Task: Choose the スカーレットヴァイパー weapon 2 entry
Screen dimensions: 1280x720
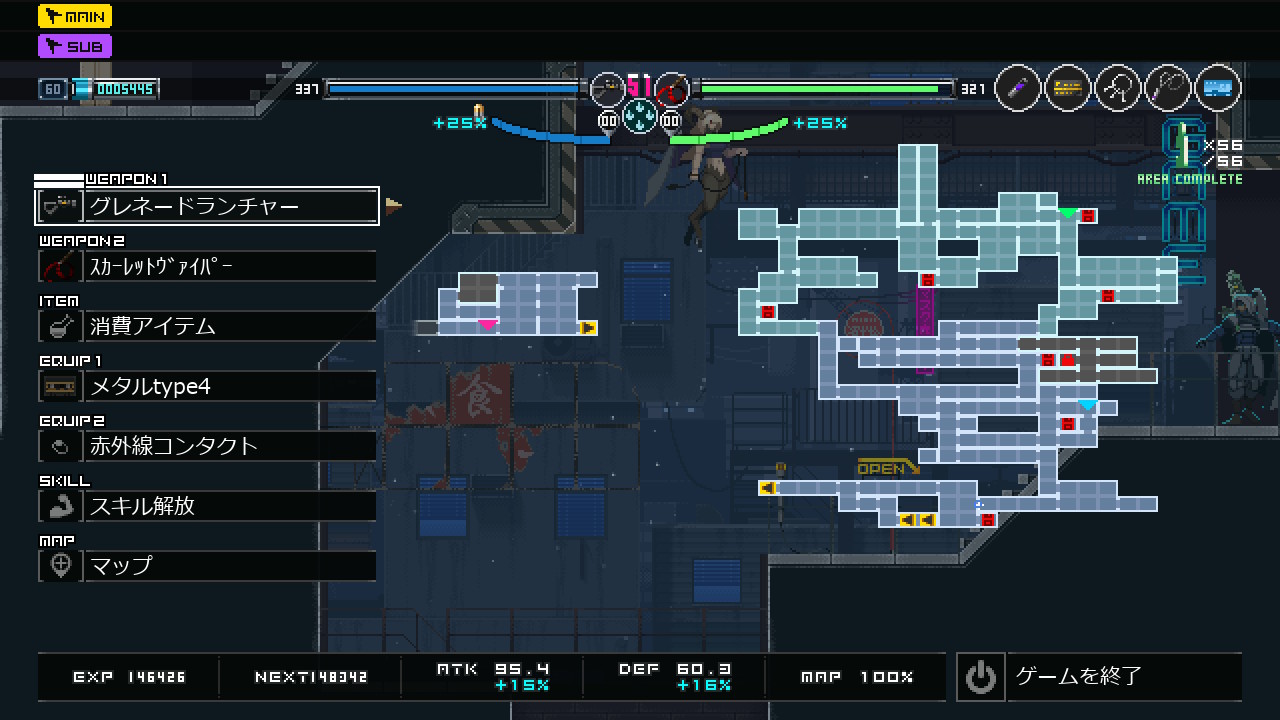Action: click(x=207, y=266)
